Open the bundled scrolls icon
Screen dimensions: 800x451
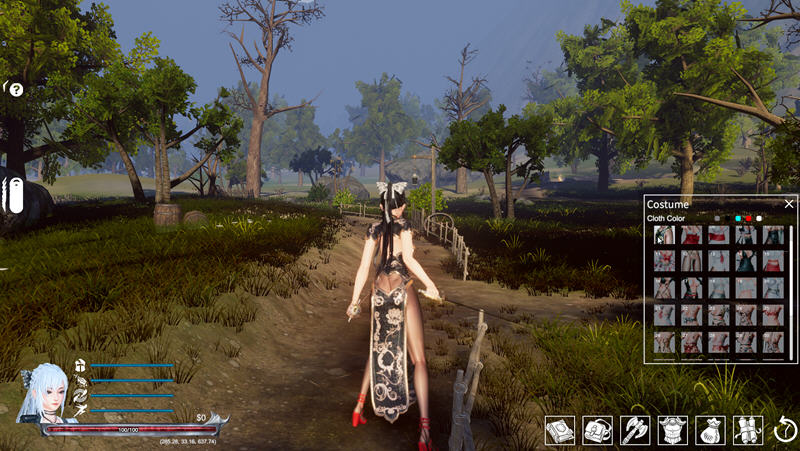[x=748, y=430]
